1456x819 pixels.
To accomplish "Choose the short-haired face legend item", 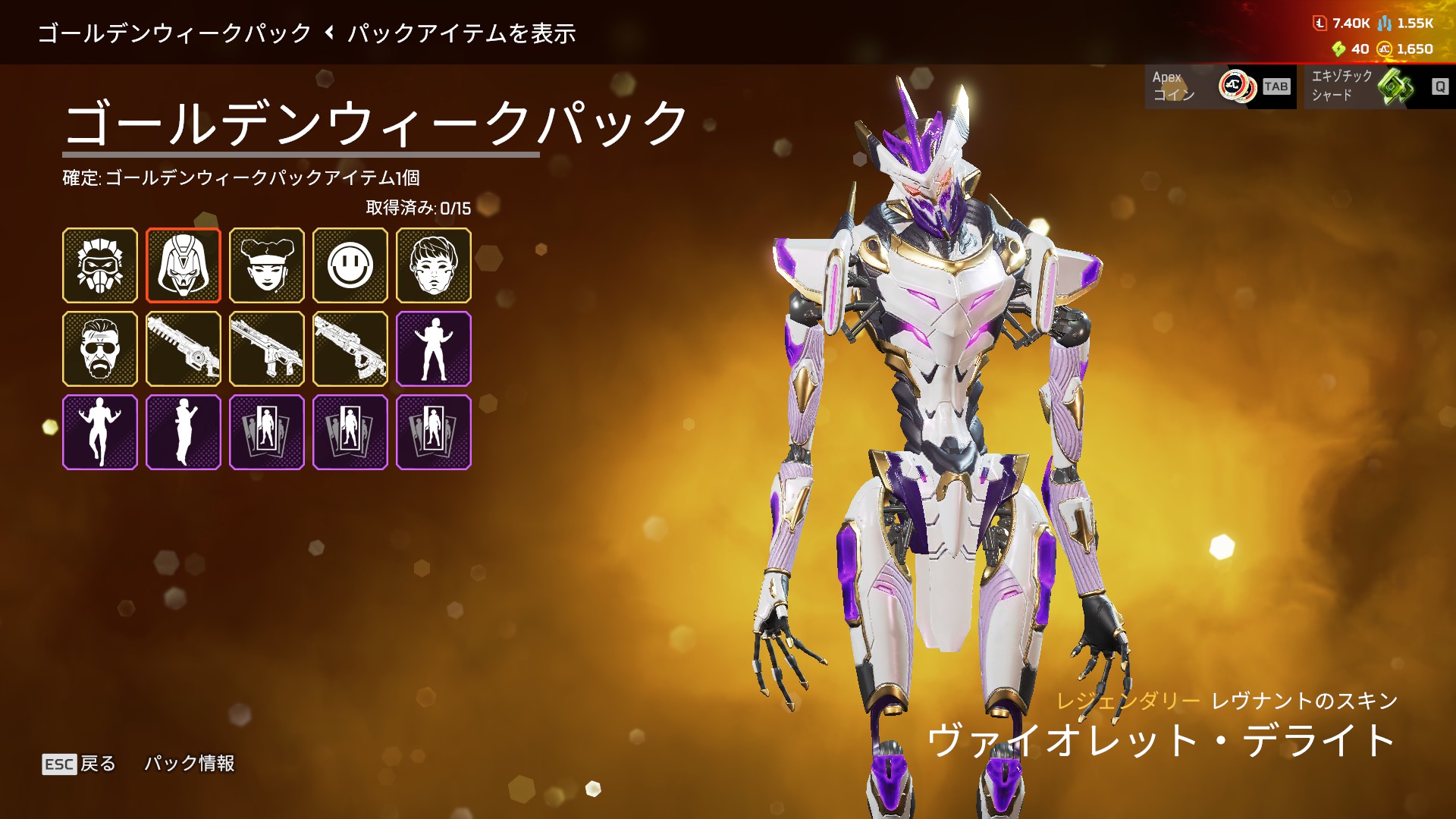I will 434,265.
